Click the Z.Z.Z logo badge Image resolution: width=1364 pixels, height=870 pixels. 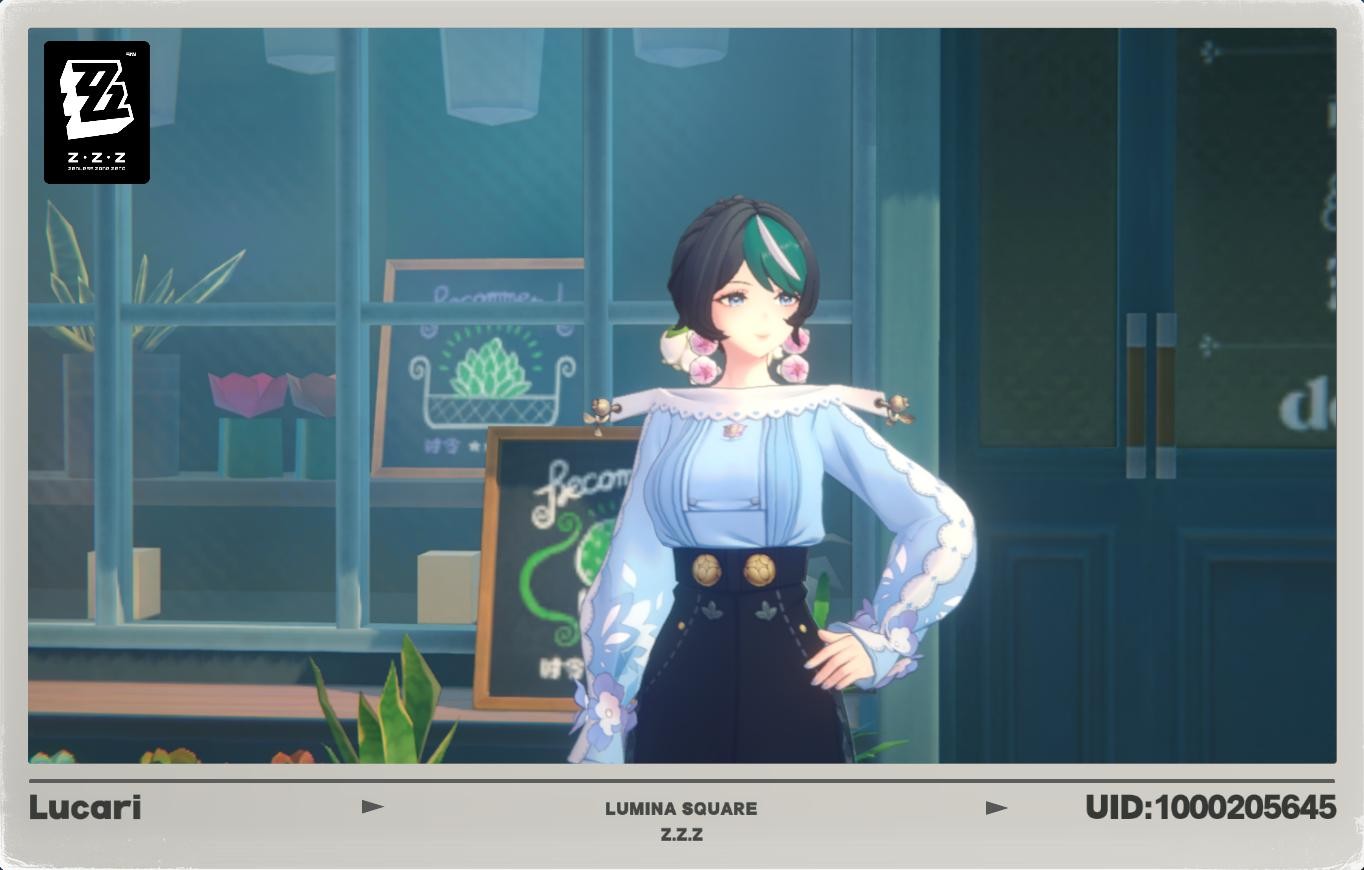(96, 111)
